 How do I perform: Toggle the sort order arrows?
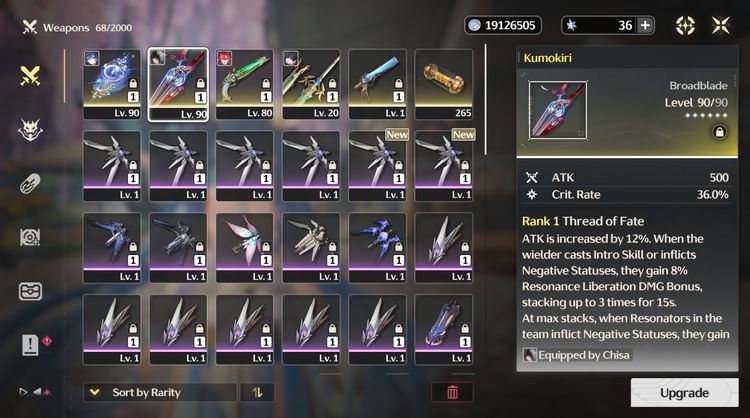point(257,392)
